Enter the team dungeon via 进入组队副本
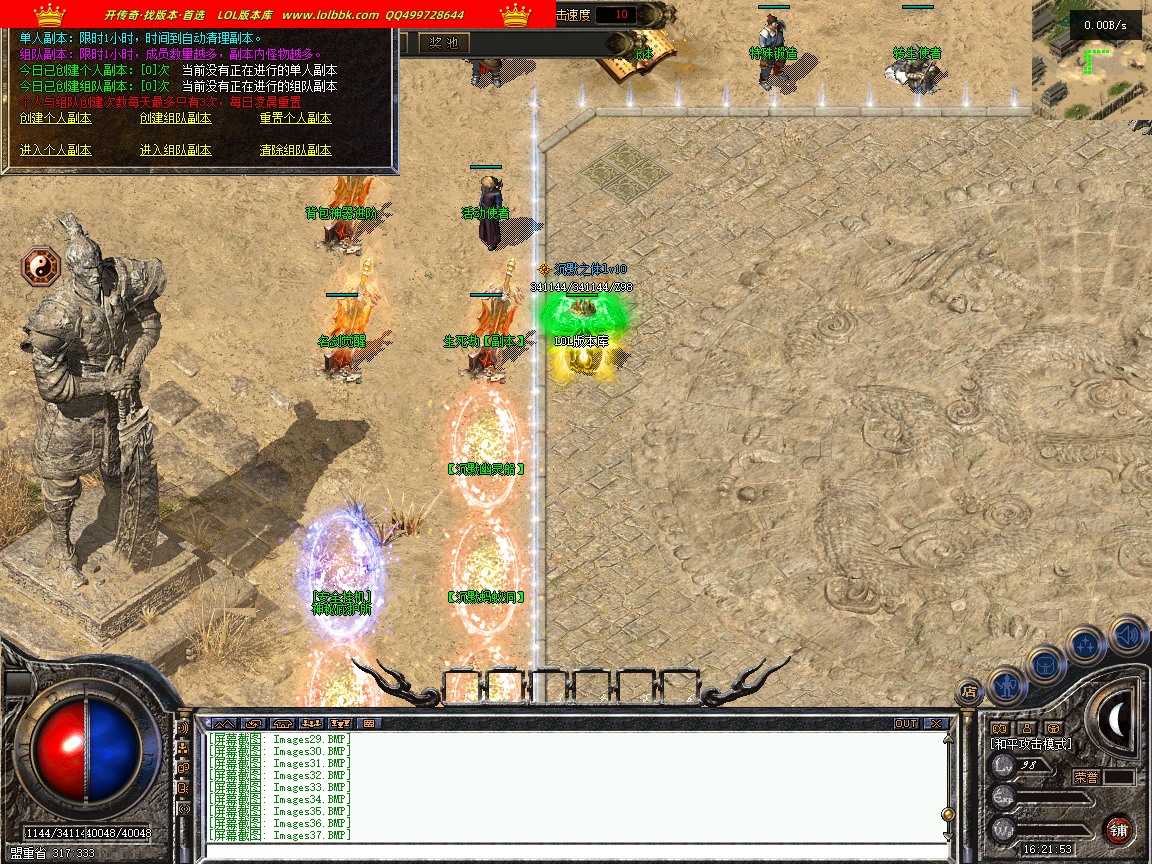 (175, 150)
